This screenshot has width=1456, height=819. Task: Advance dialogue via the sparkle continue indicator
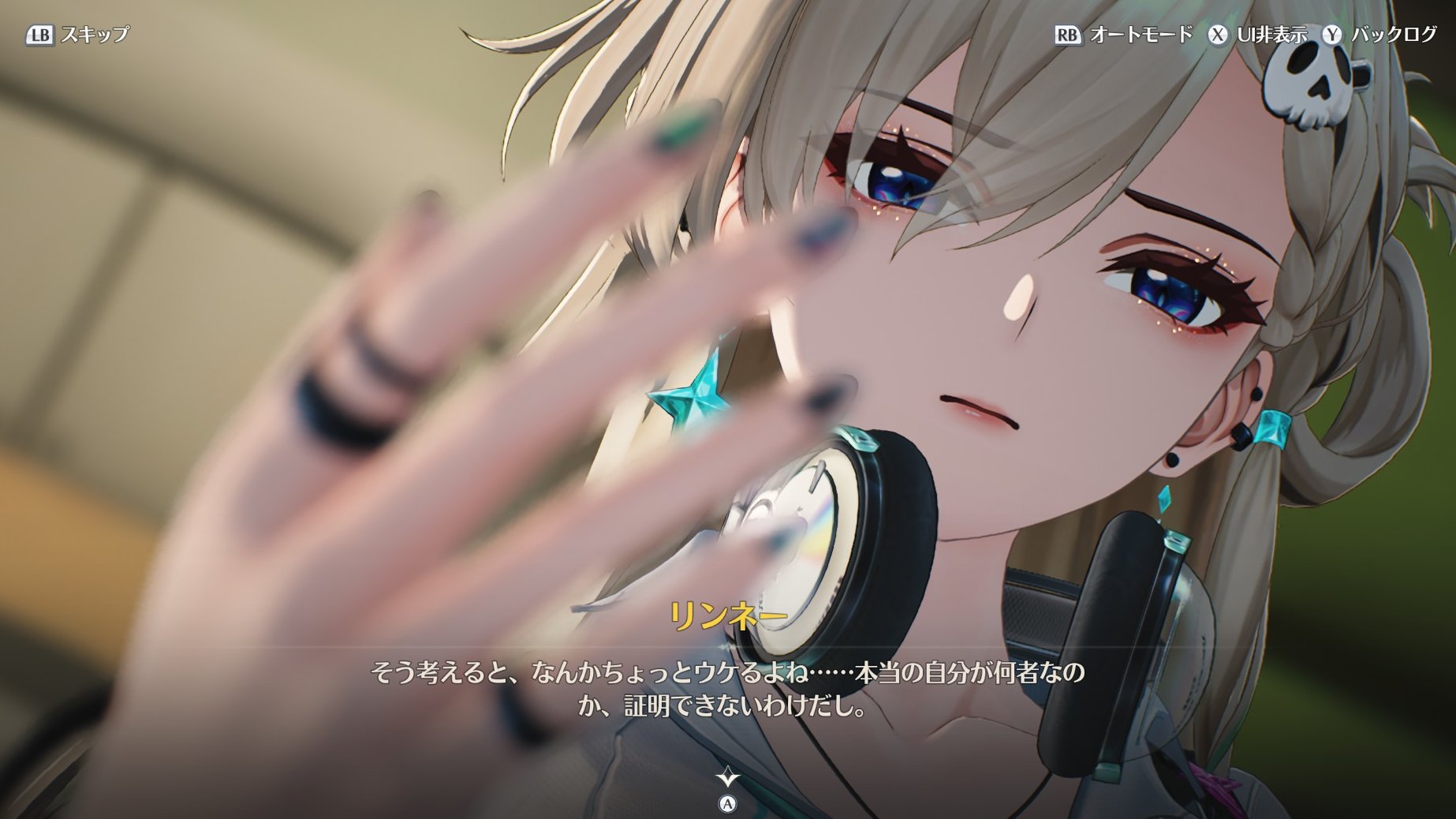point(727,778)
